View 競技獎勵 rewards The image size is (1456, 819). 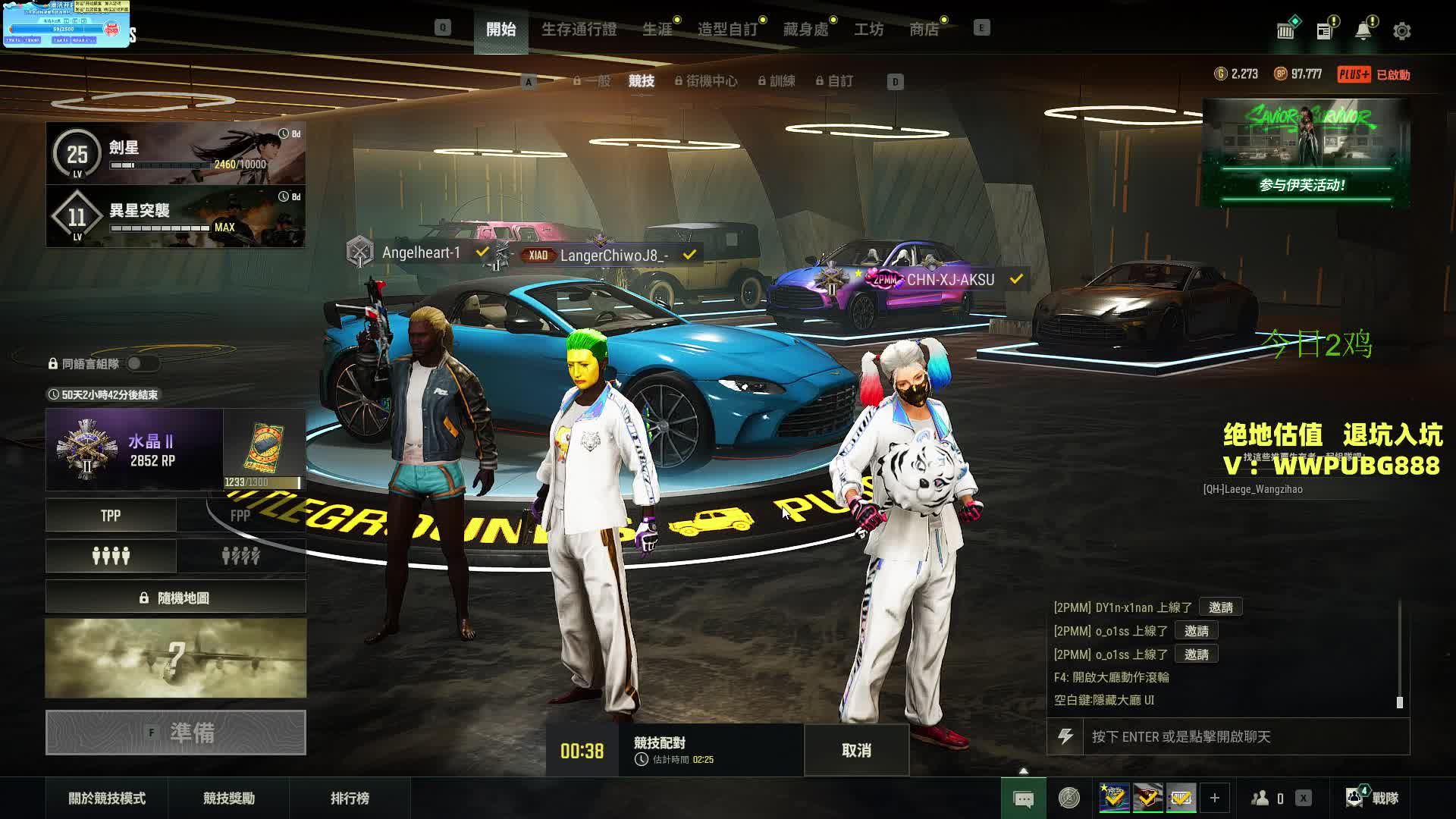[x=228, y=798]
